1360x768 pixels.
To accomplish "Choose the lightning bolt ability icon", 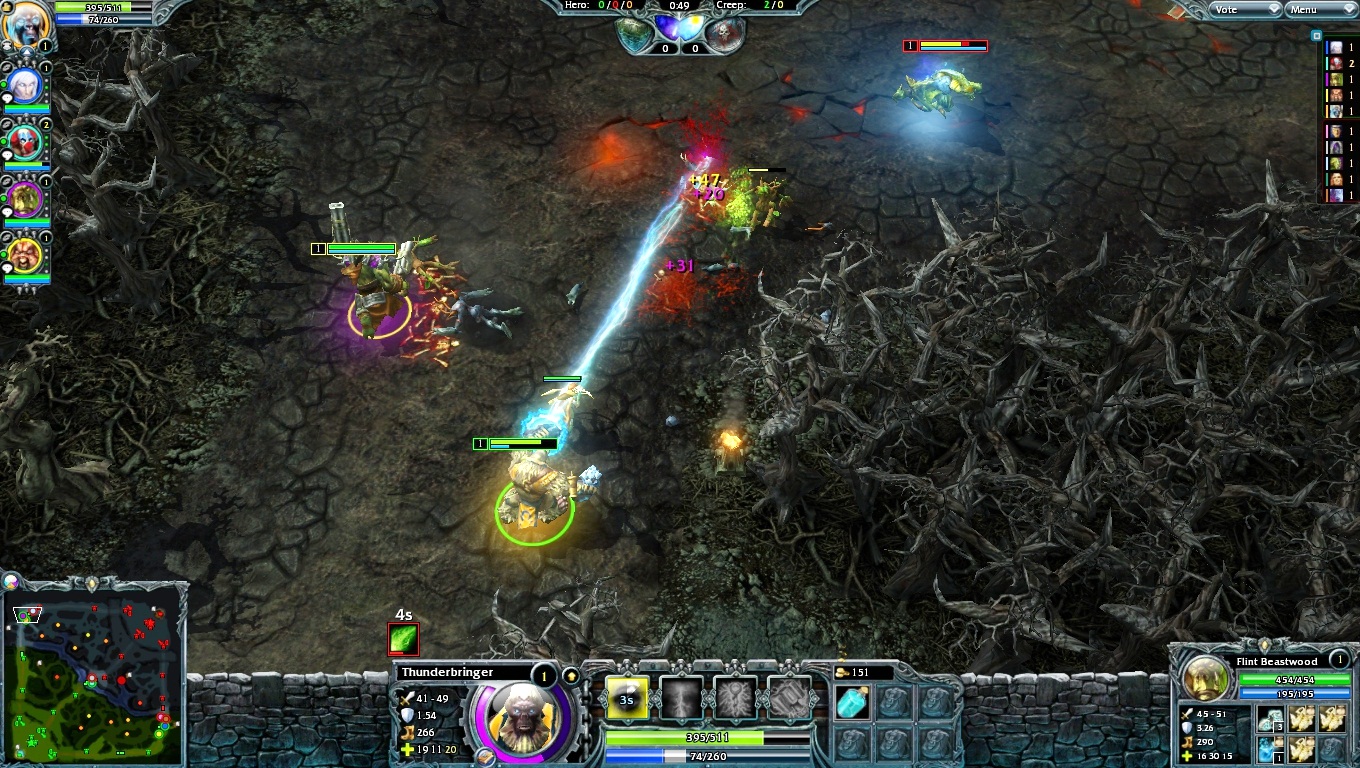I will (x=681, y=699).
